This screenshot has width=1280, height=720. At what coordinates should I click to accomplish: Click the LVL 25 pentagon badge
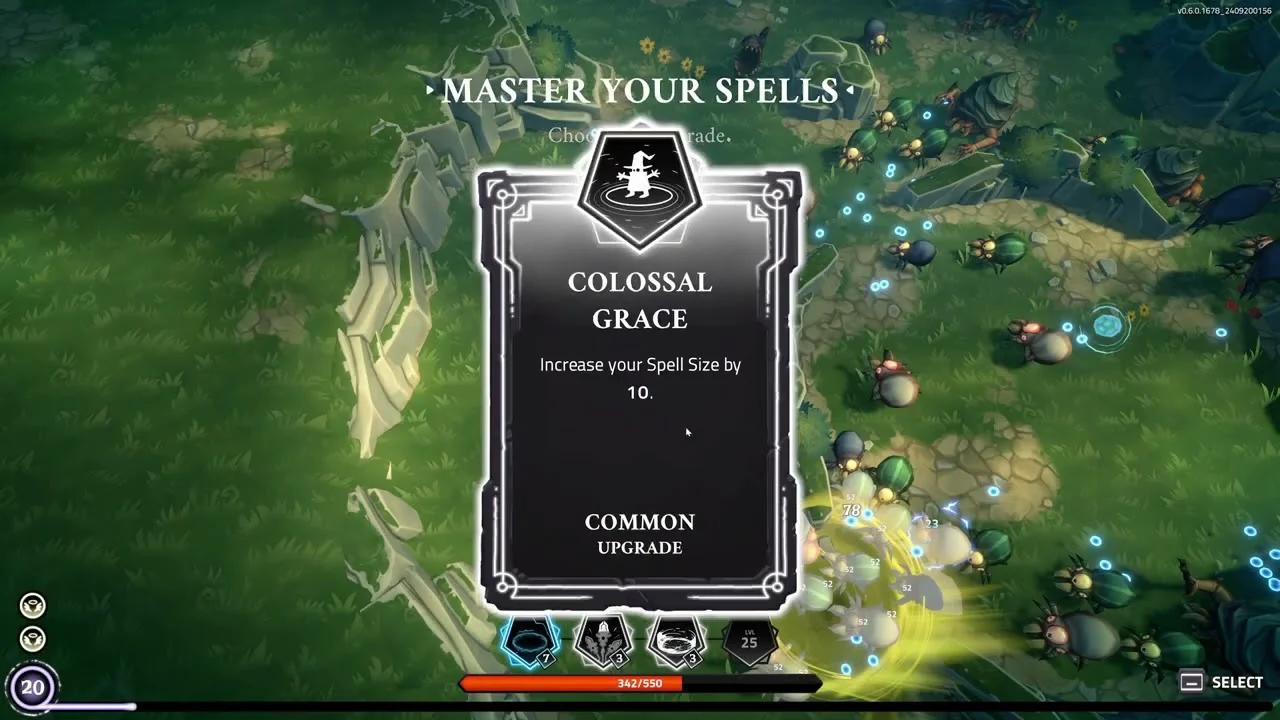coord(750,640)
